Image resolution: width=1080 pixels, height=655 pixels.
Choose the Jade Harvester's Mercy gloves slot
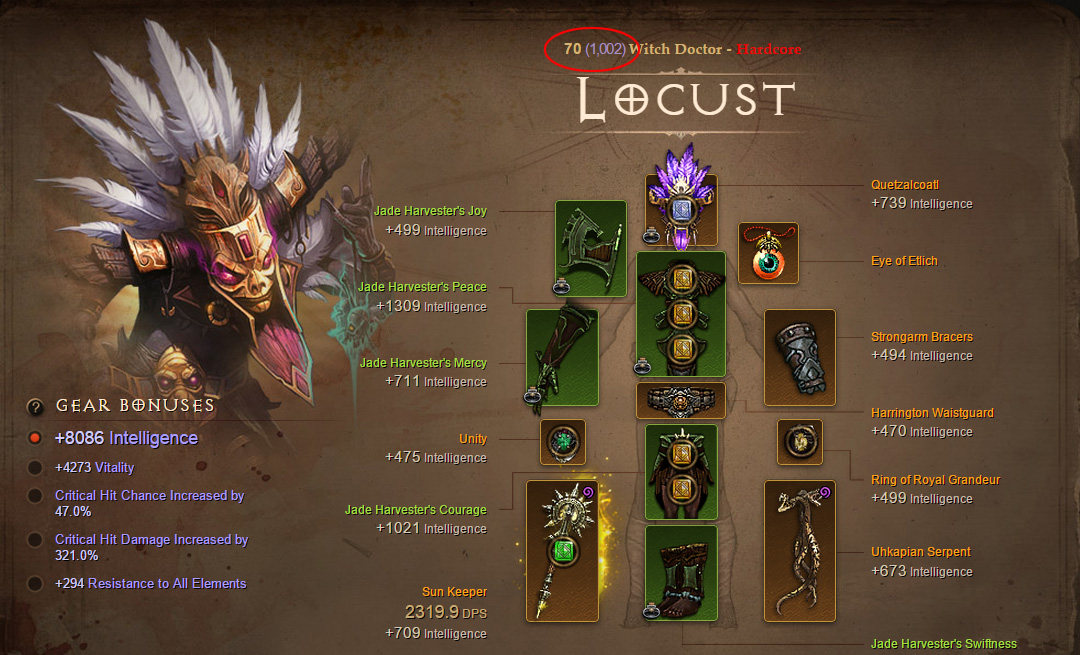click(x=562, y=357)
